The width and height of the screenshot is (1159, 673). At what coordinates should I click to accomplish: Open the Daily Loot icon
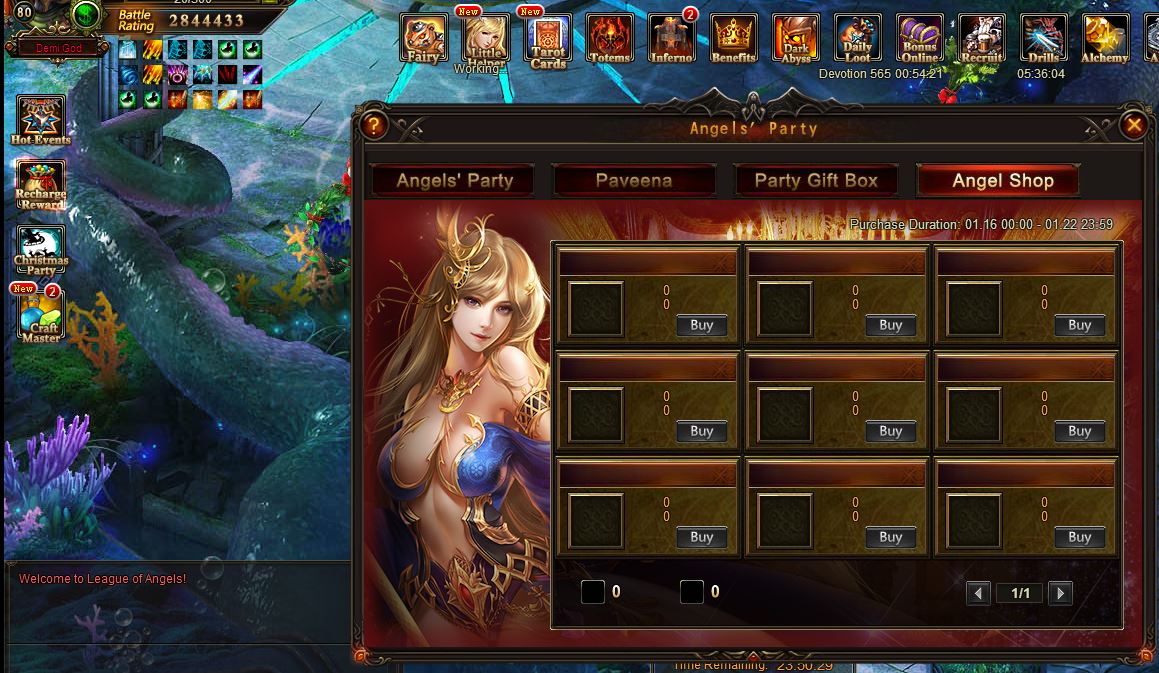tap(858, 39)
